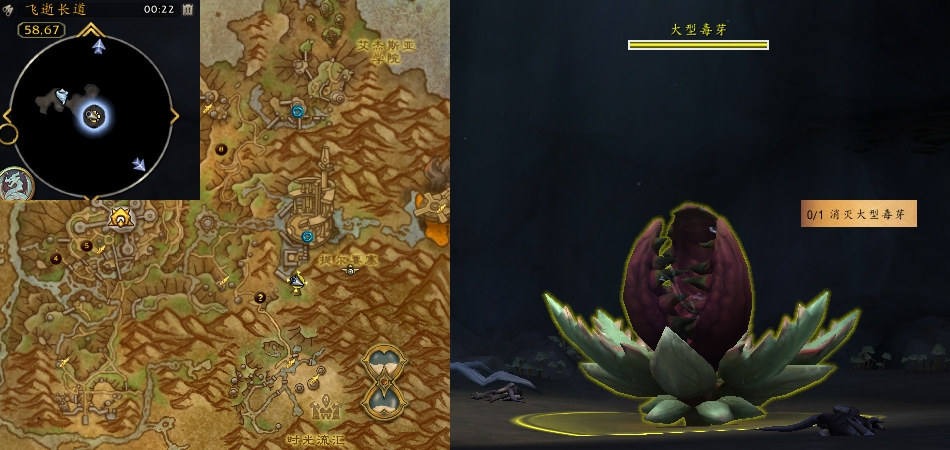Image resolution: width=950 pixels, height=450 pixels.
Task: Click the golden crest marker on the map
Action: click(x=122, y=216)
